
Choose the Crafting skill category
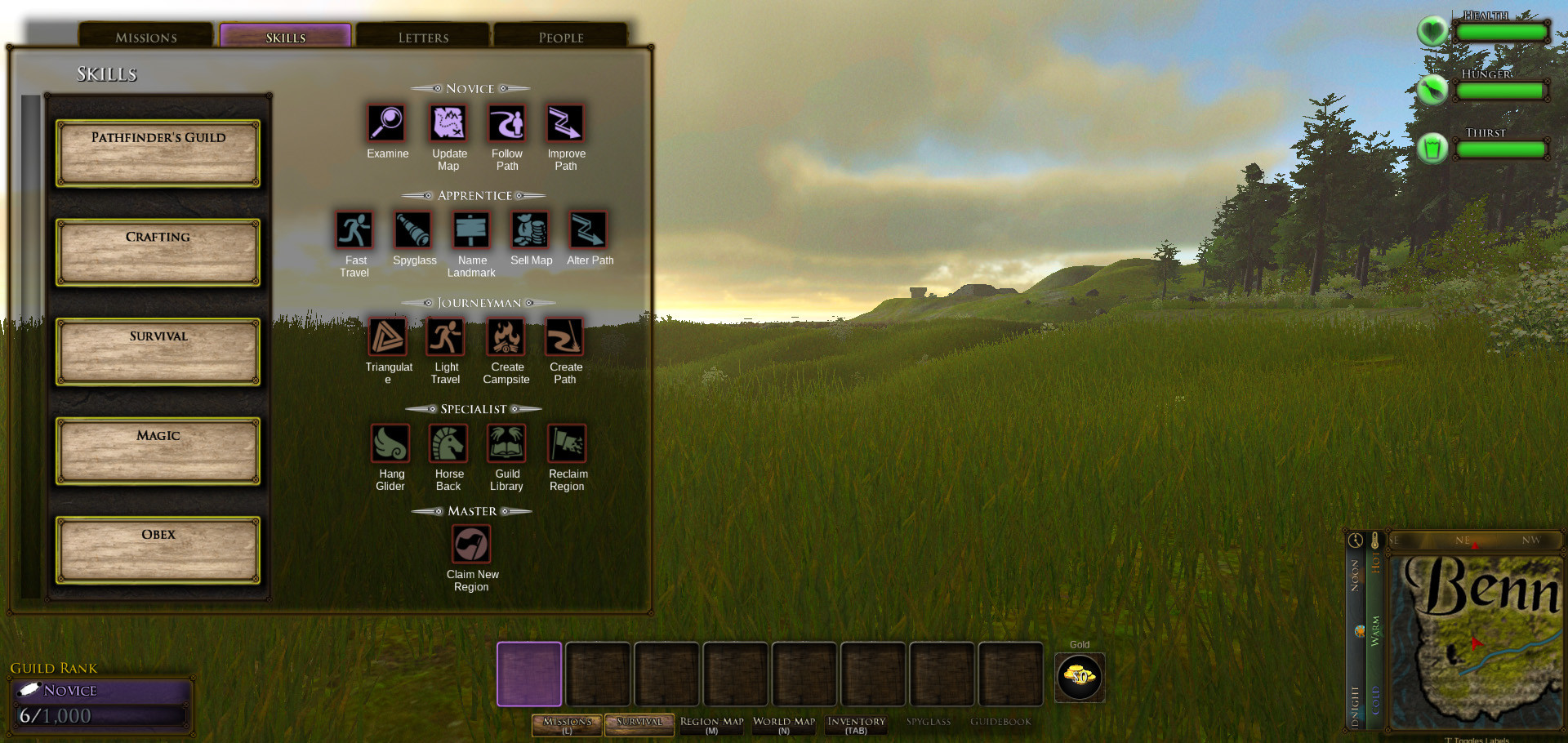point(158,252)
